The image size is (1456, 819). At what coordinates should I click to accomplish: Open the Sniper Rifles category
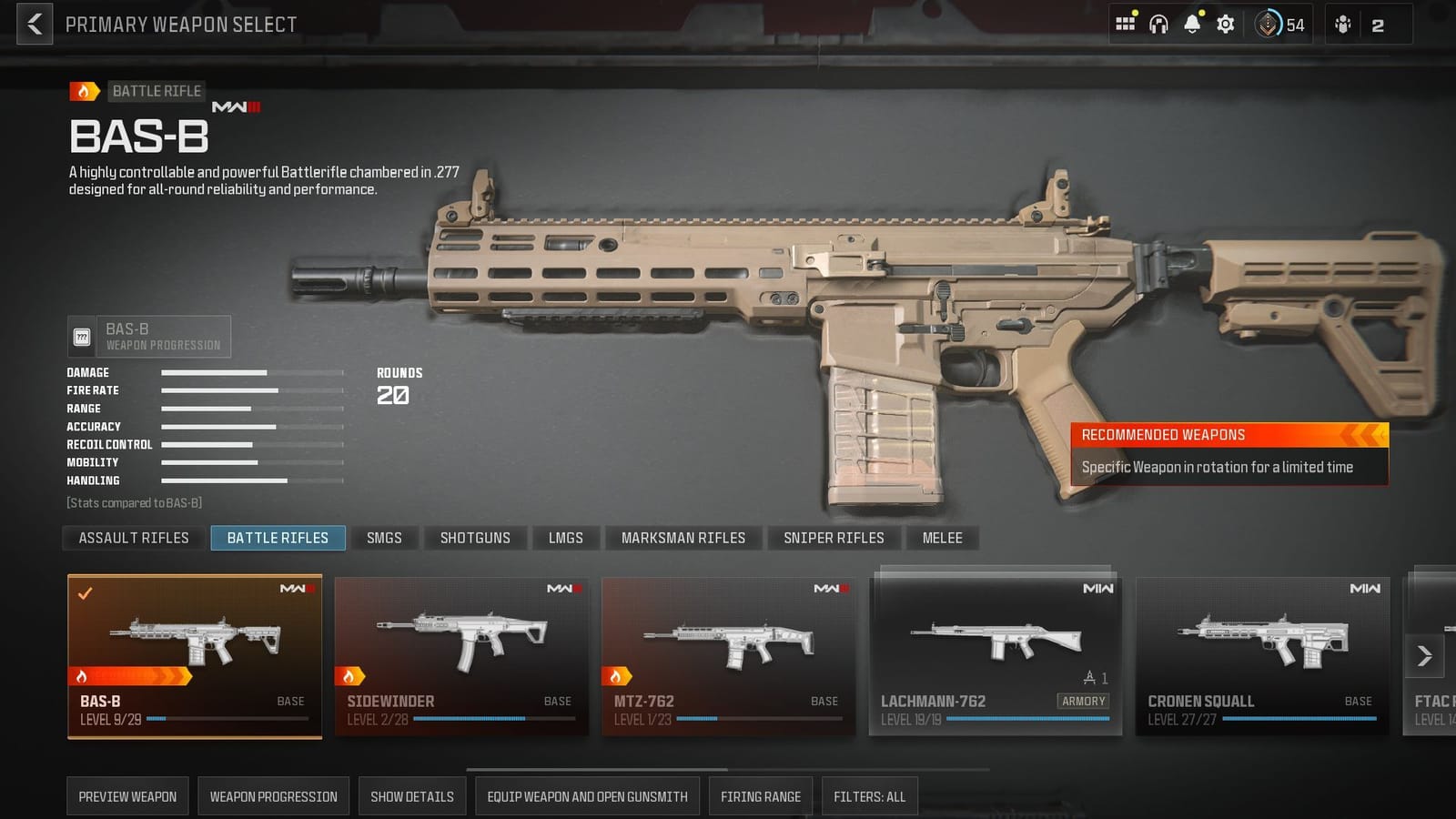(x=833, y=538)
